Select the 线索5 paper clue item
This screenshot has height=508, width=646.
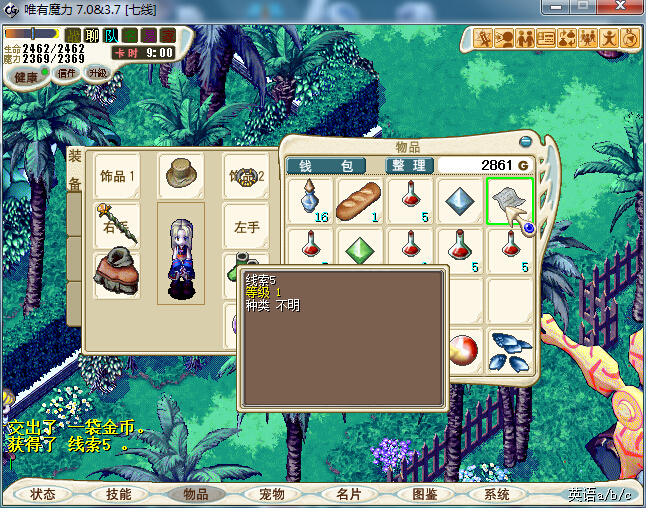click(509, 201)
